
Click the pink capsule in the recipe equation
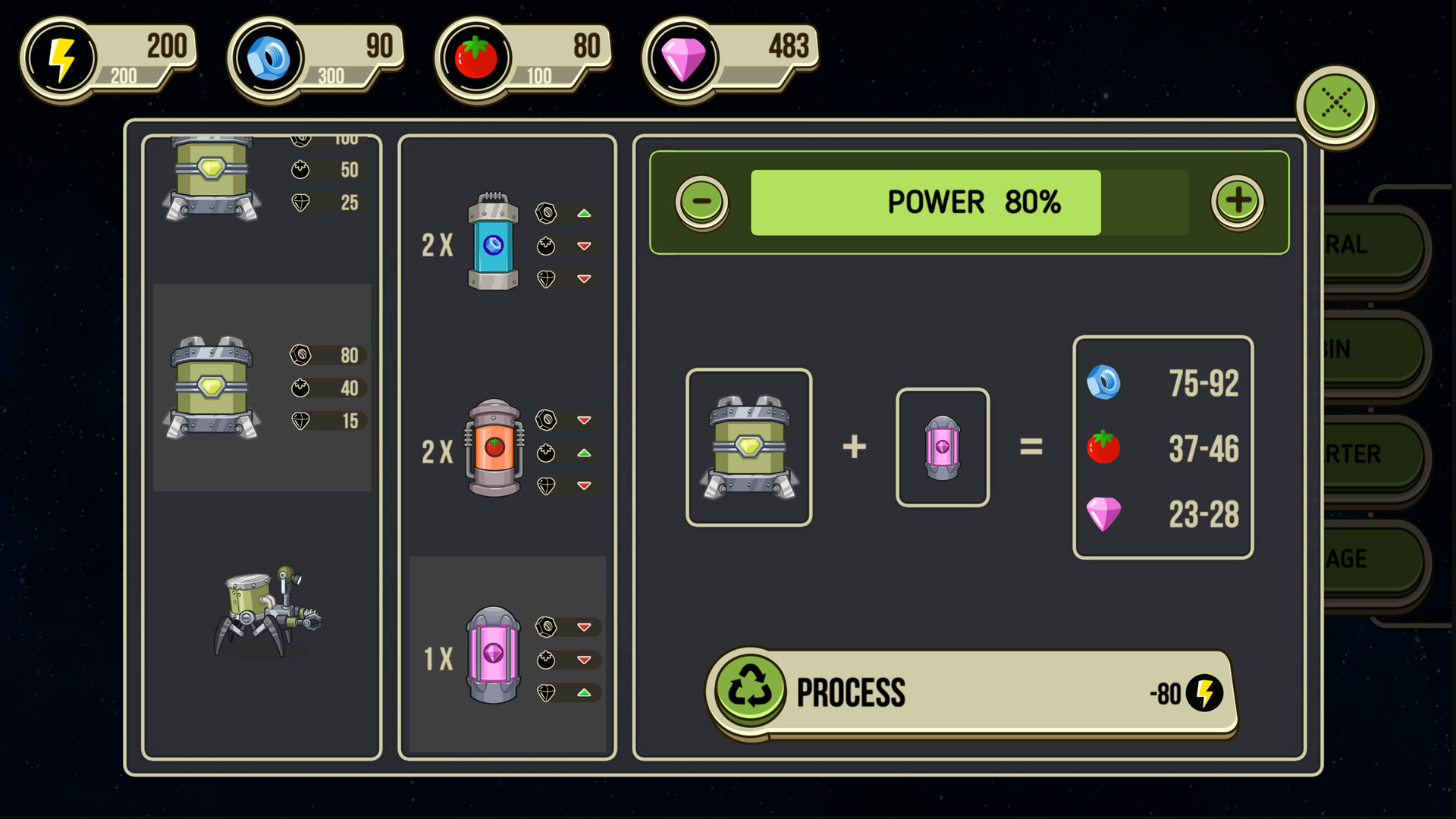point(943,447)
